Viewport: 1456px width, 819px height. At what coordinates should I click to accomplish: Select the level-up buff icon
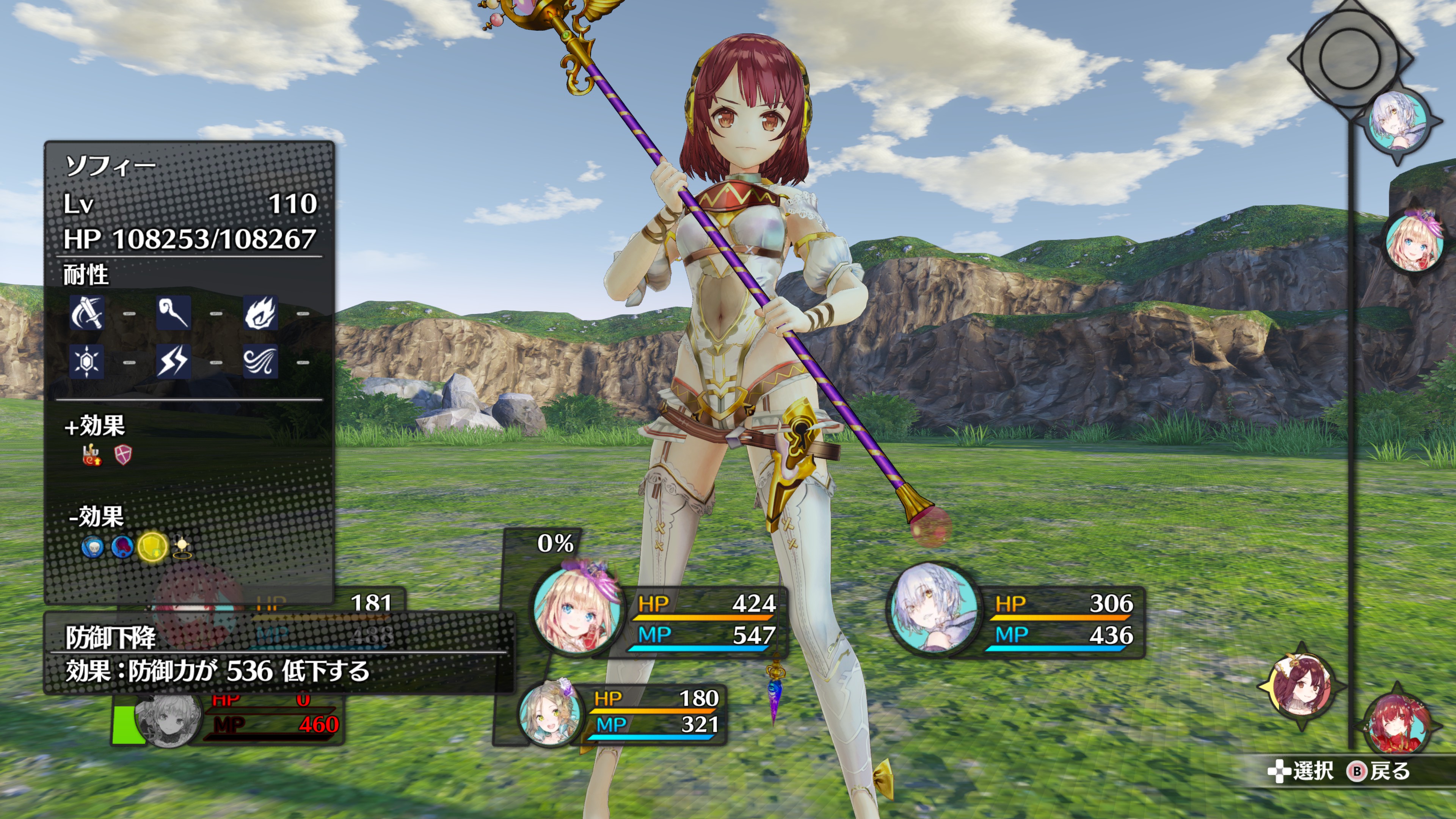tap(92, 455)
